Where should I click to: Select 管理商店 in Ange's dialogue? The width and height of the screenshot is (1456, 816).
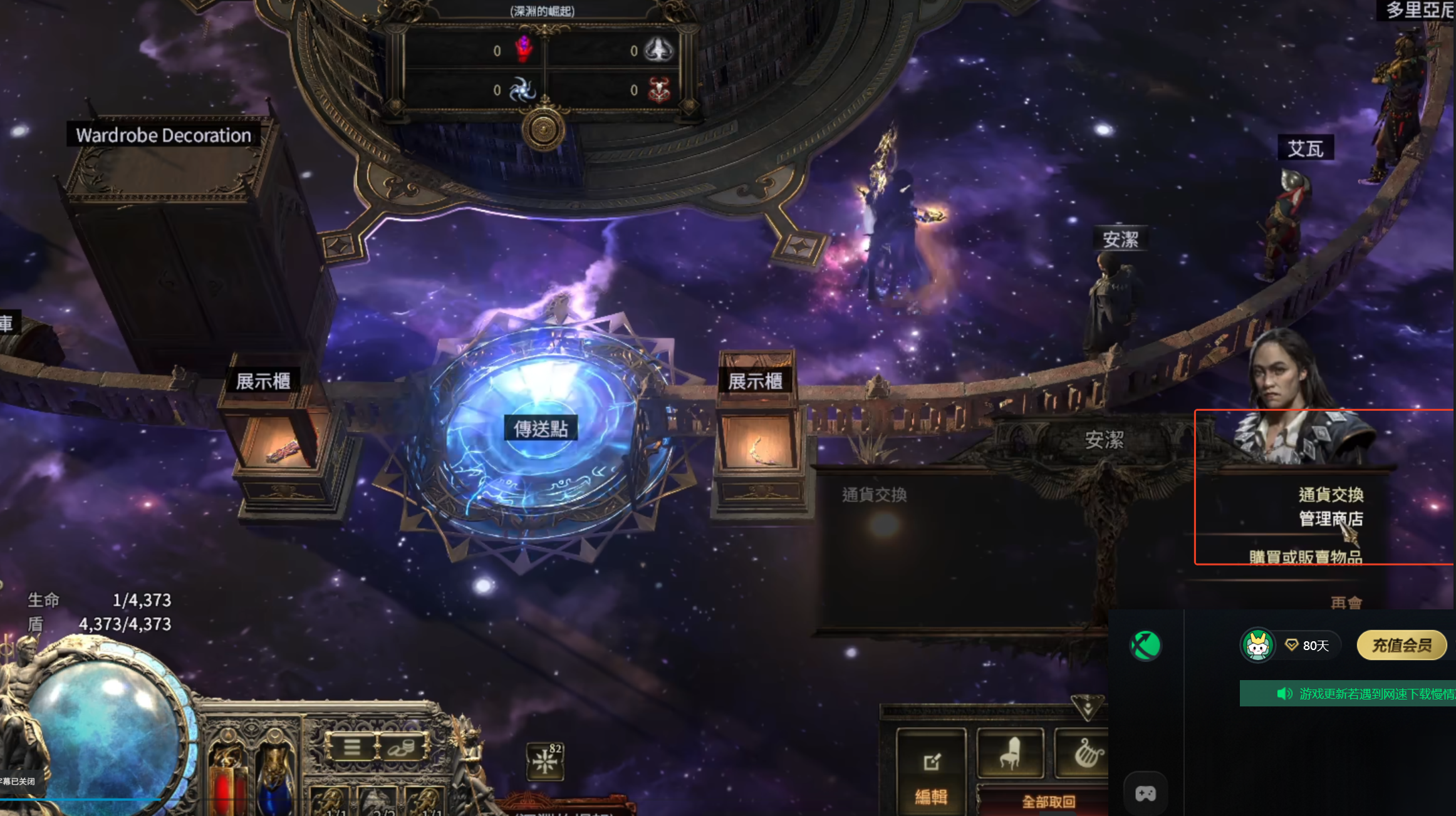tap(1330, 519)
